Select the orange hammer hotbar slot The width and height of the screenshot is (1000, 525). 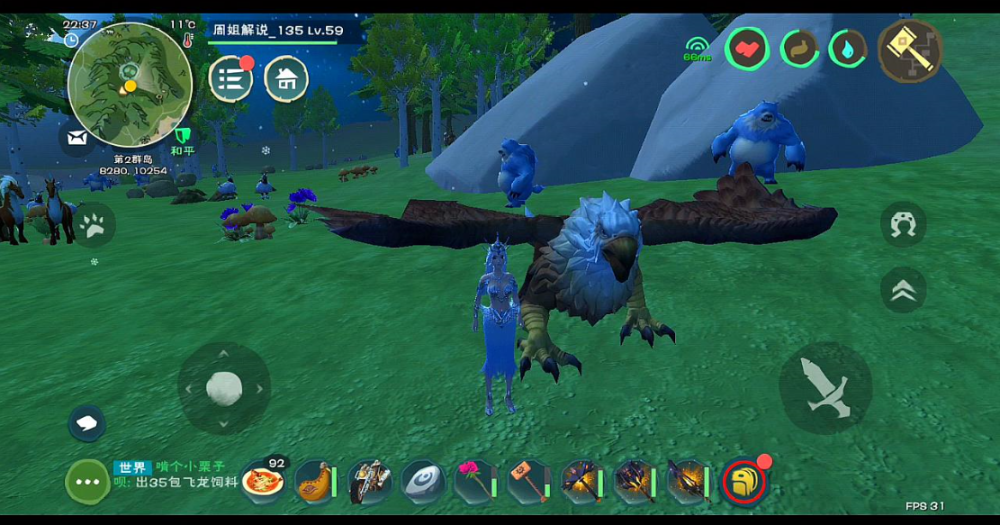[527, 481]
